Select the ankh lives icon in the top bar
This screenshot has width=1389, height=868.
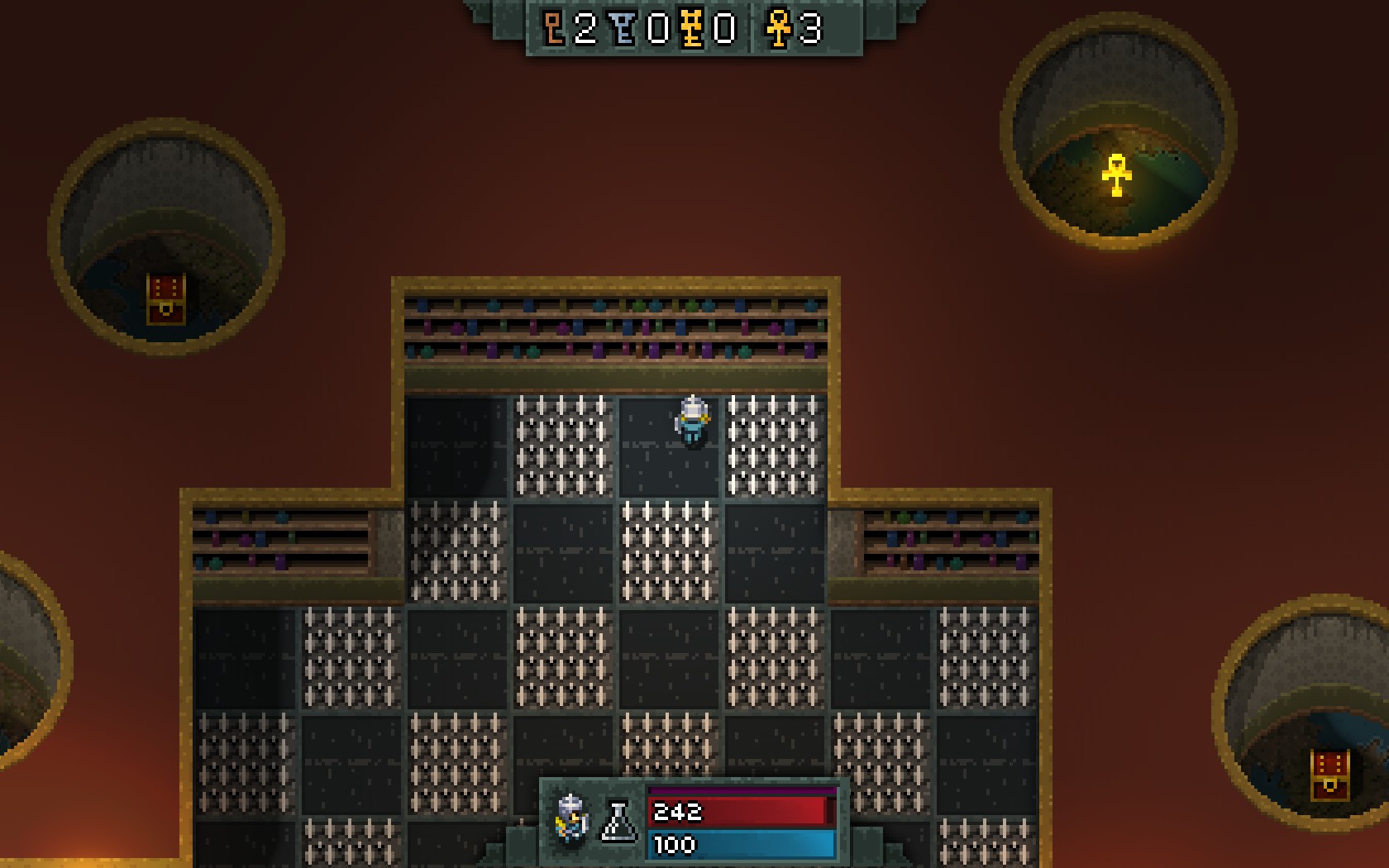pyautogui.click(x=779, y=29)
